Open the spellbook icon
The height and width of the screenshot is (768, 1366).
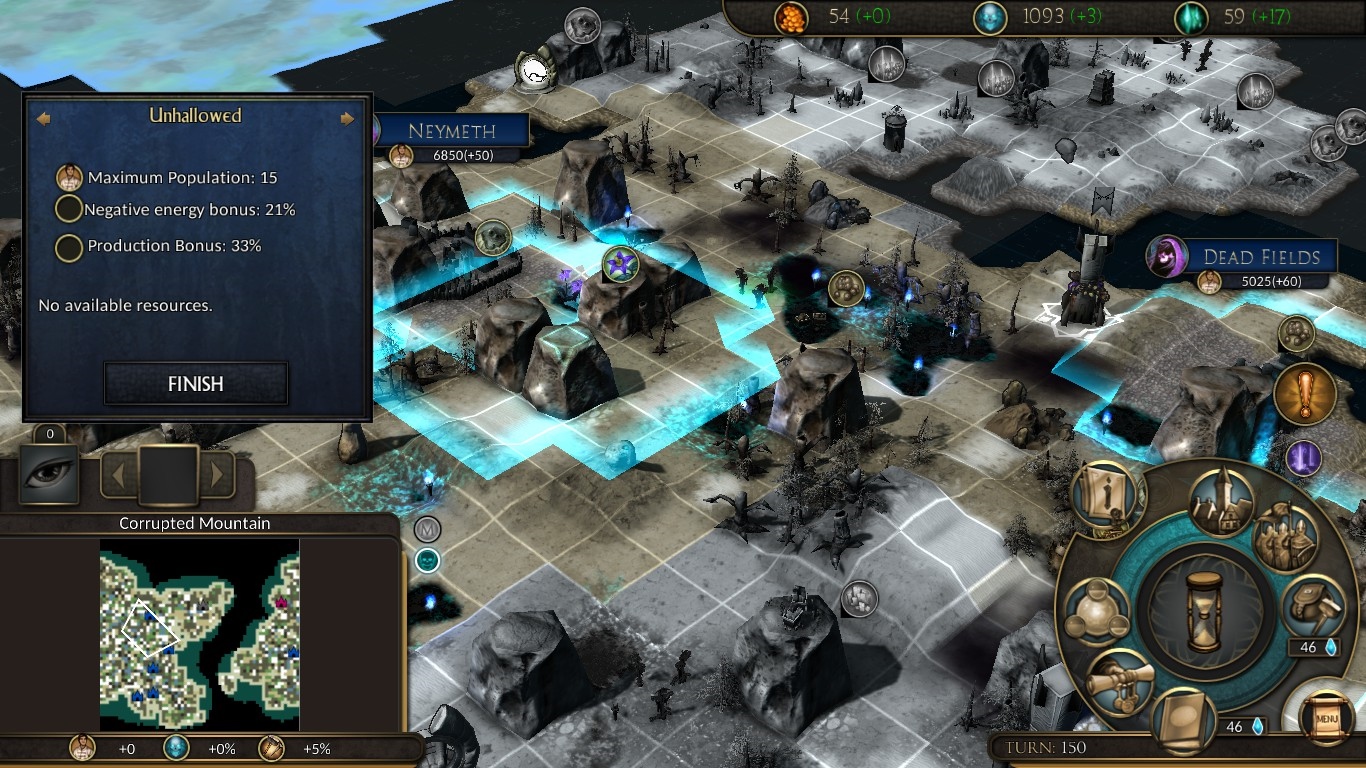click(1184, 722)
